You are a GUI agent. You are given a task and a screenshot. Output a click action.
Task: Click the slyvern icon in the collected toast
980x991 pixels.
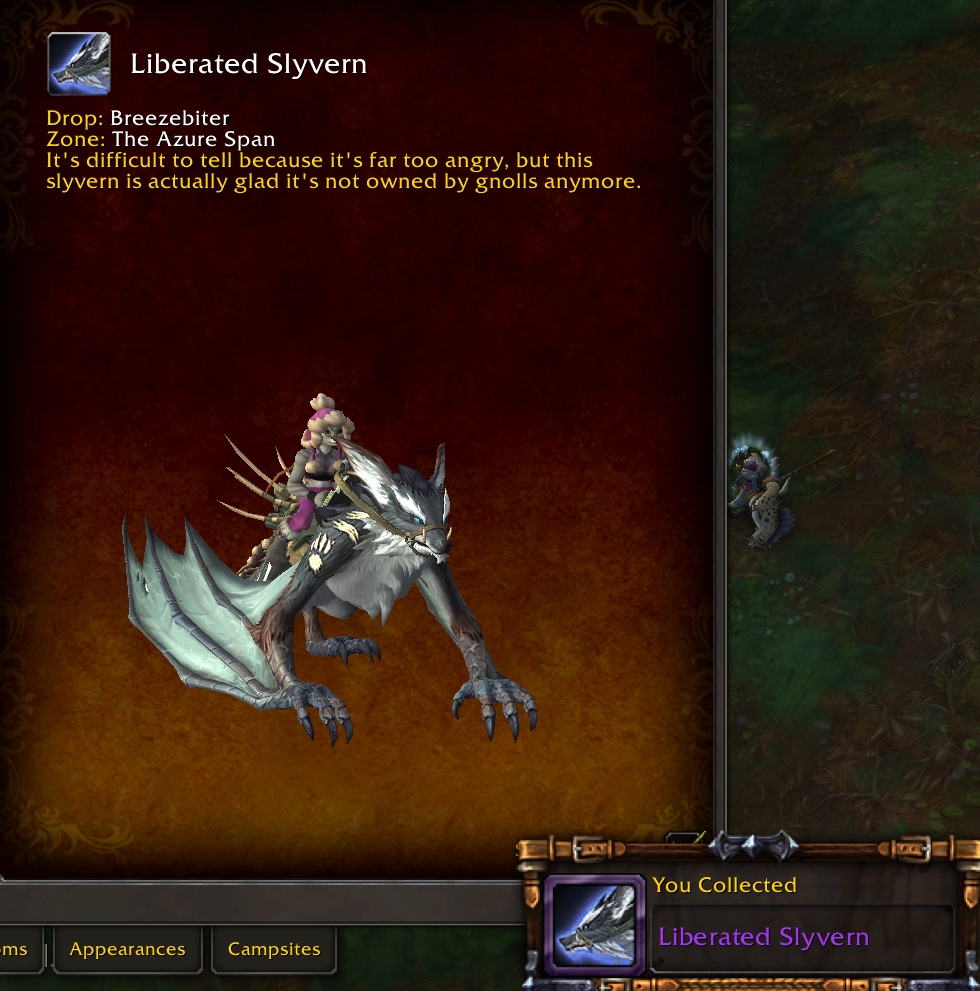[594, 926]
